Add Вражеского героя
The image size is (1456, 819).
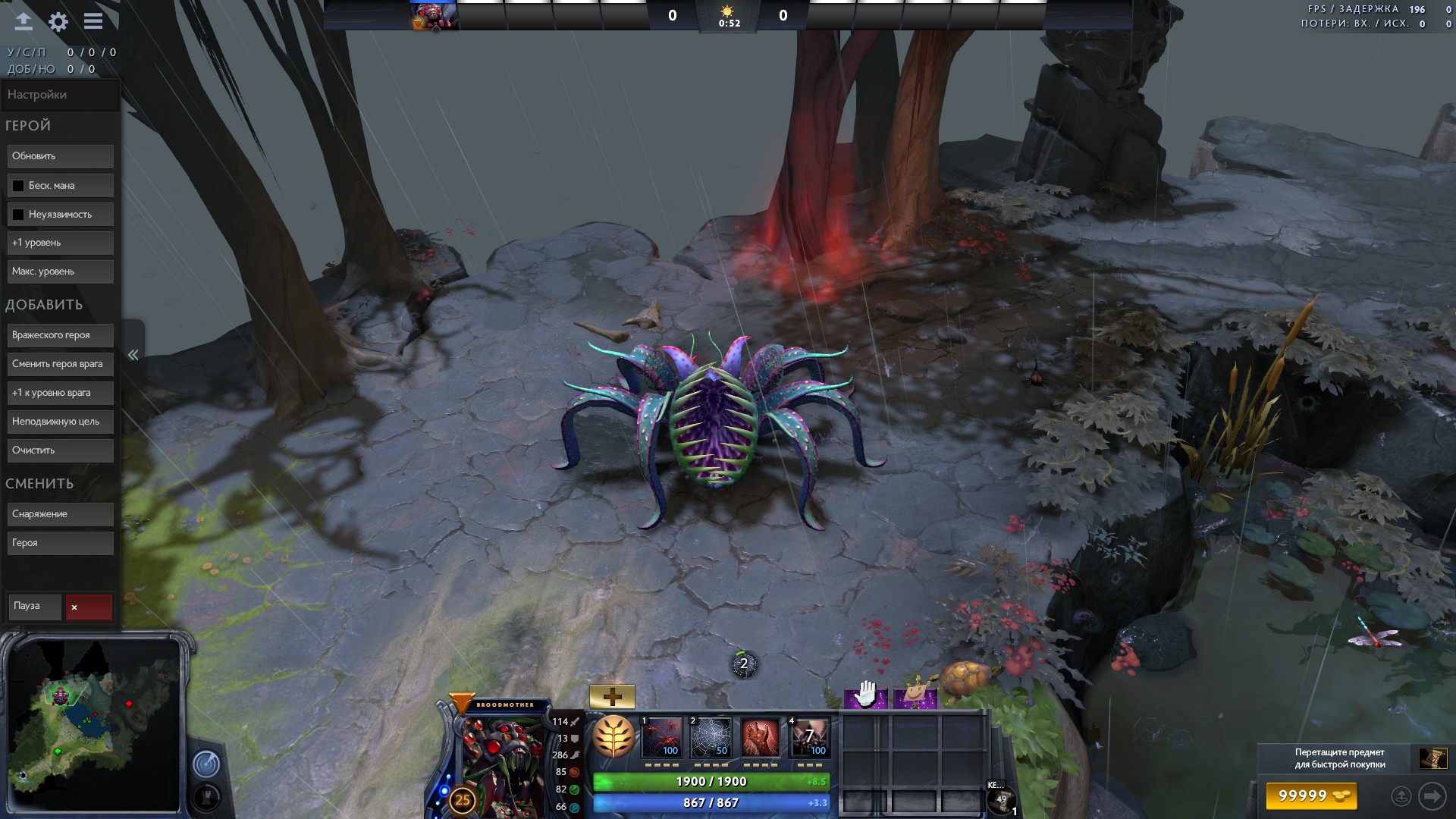coord(61,335)
